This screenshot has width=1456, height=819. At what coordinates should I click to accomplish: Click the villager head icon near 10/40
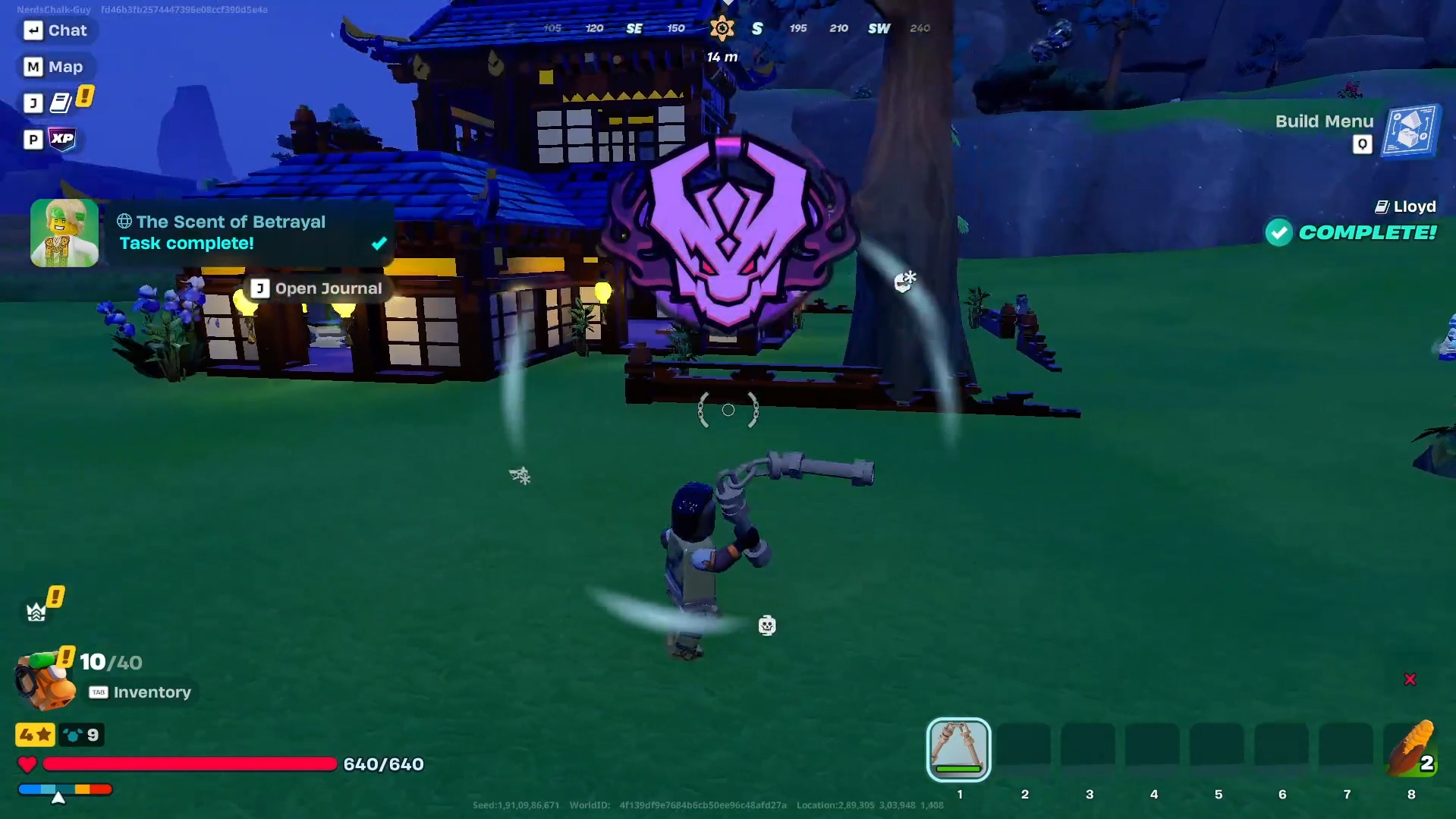click(43, 681)
